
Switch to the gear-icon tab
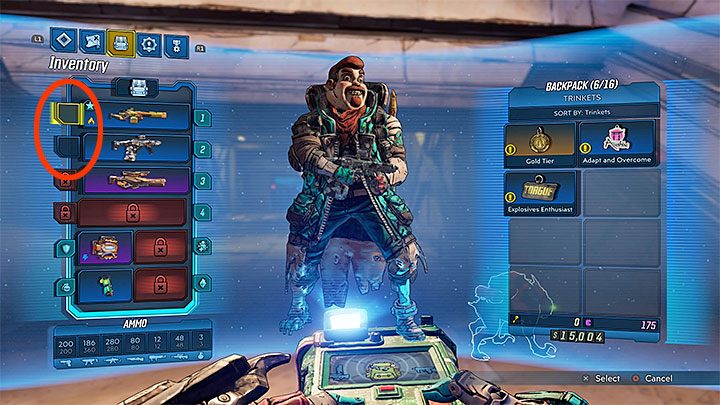pyautogui.click(x=151, y=43)
